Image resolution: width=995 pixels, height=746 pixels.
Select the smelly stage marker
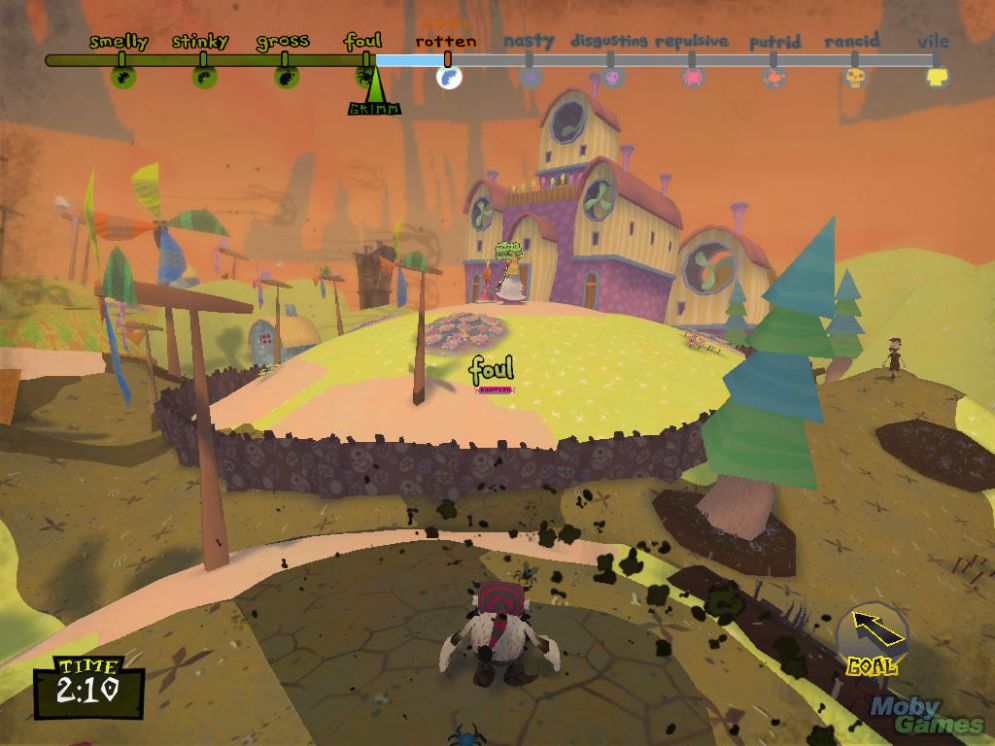pyautogui.click(x=123, y=76)
